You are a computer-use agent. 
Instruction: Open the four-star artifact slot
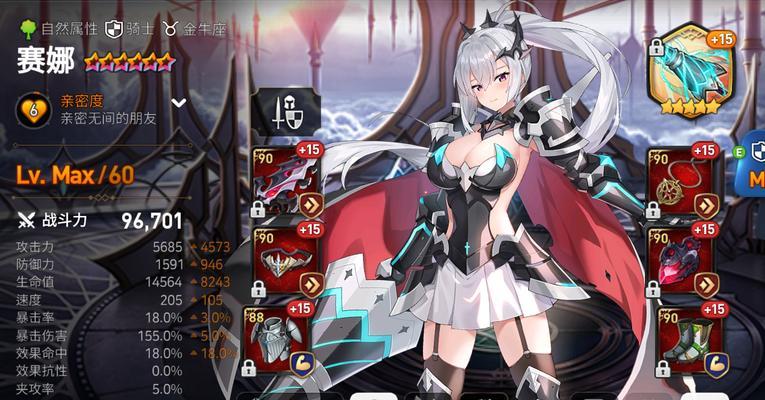tap(690, 70)
